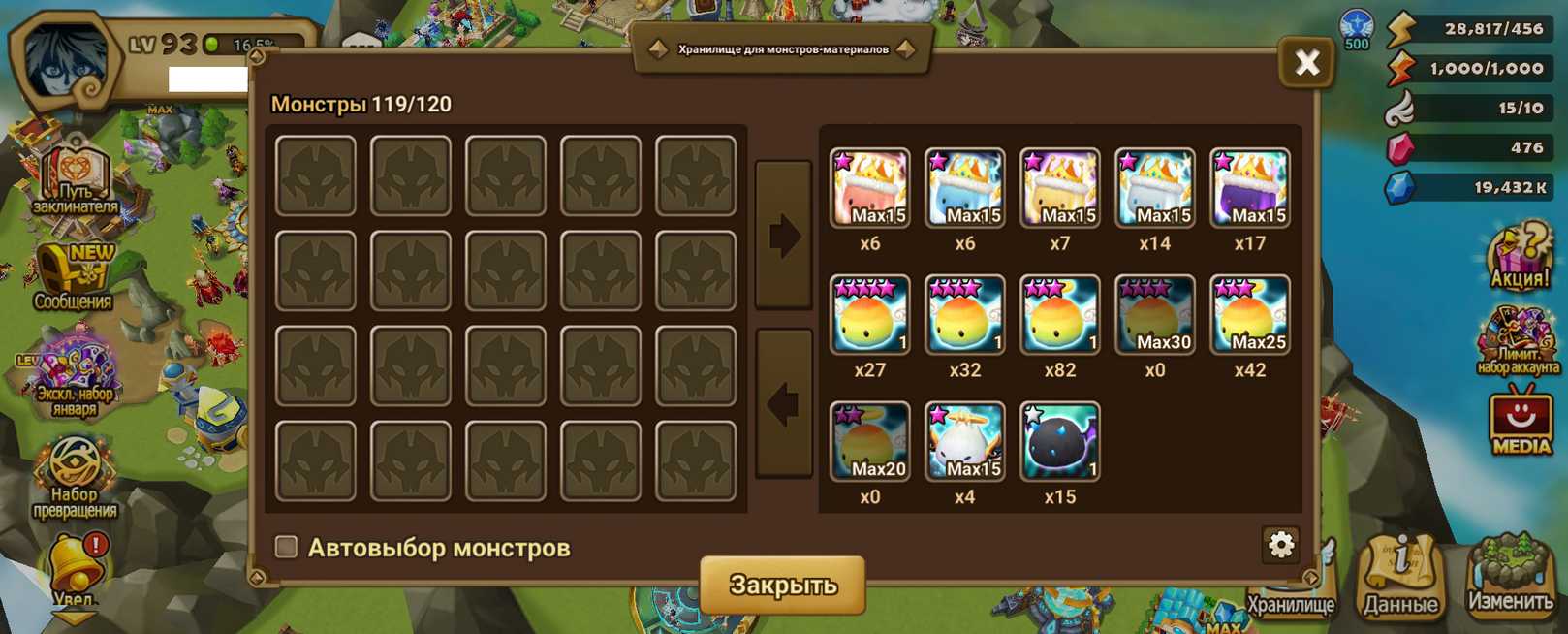Open the MEDIA icon
The image size is (1568, 634).
click(x=1520, y=422)
